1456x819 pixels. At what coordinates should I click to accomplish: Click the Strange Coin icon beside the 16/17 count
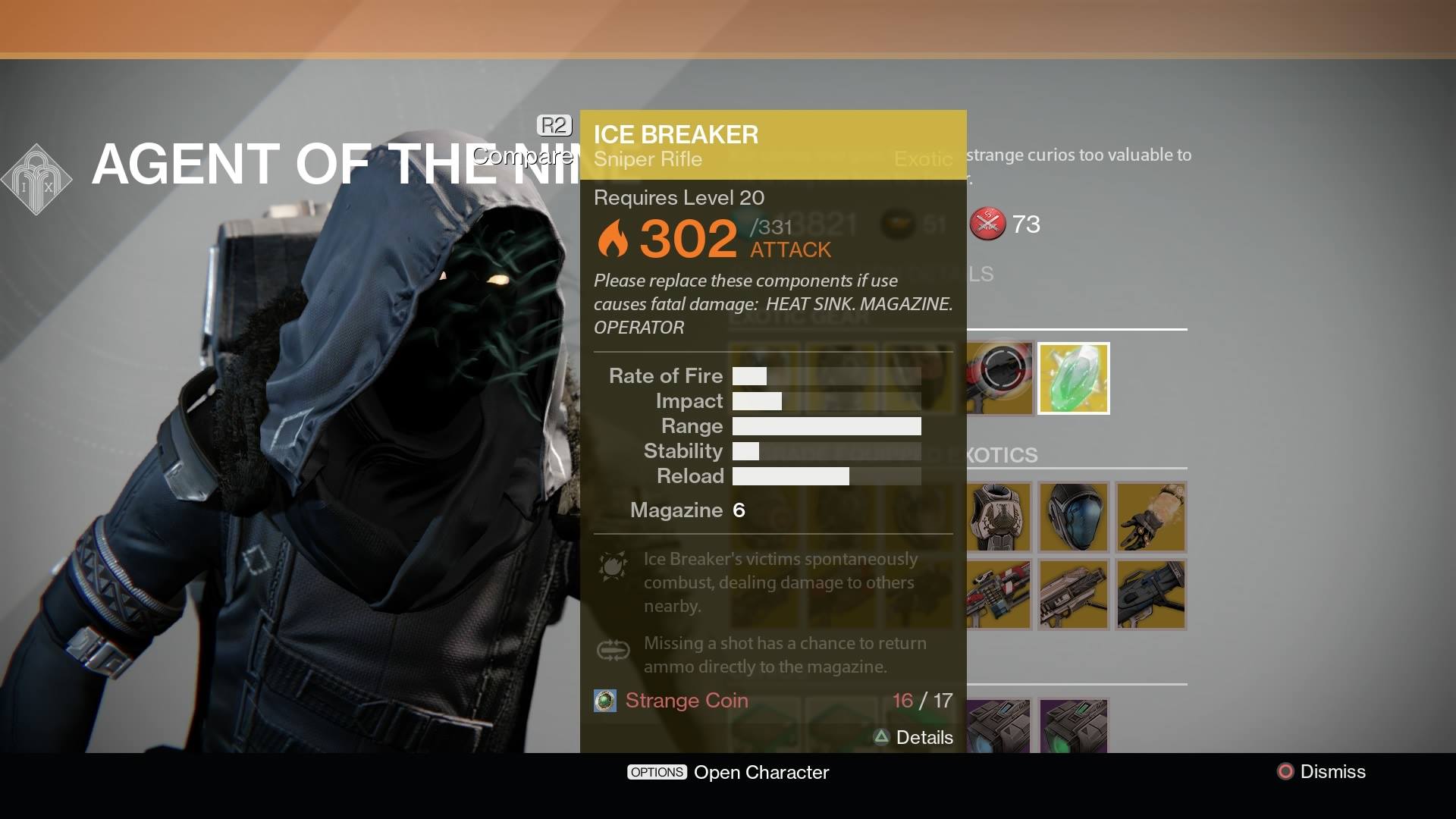pos(604,701)
